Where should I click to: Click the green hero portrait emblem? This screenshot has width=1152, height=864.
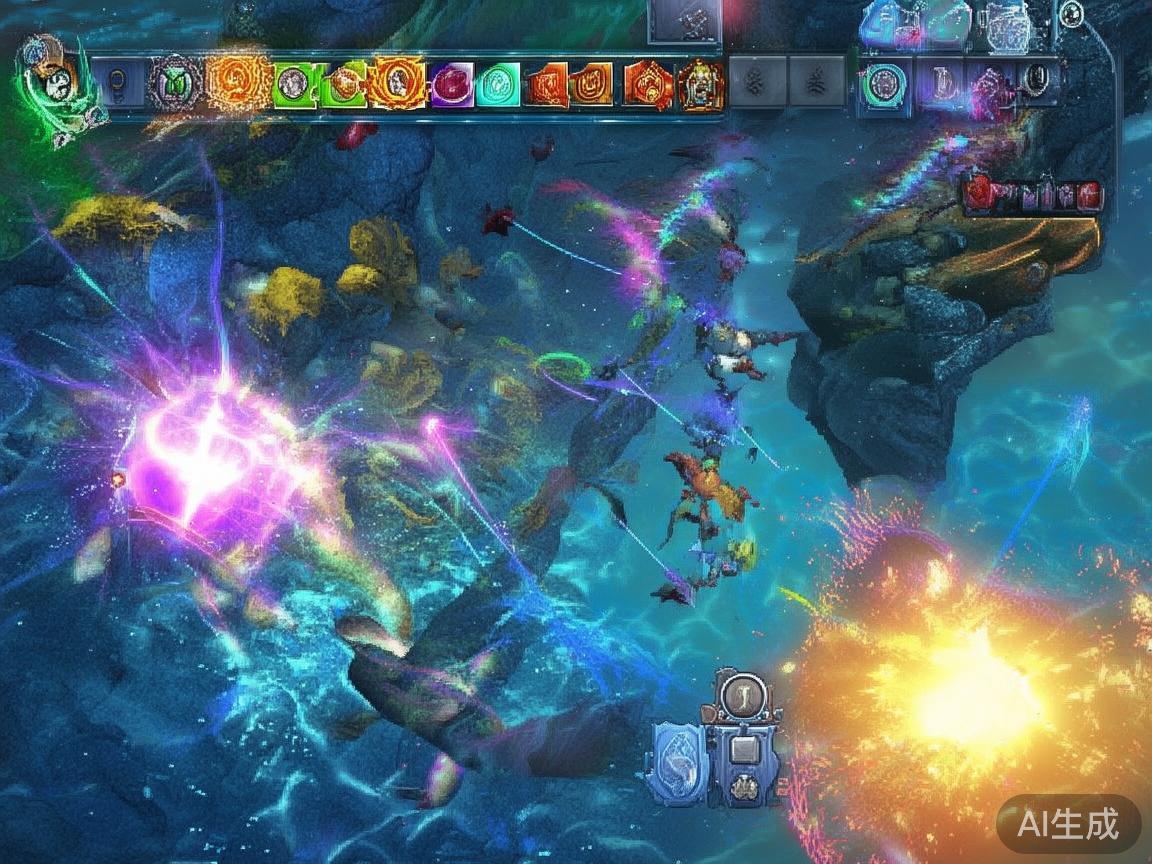pyautogui.click(x=50, y=78)
